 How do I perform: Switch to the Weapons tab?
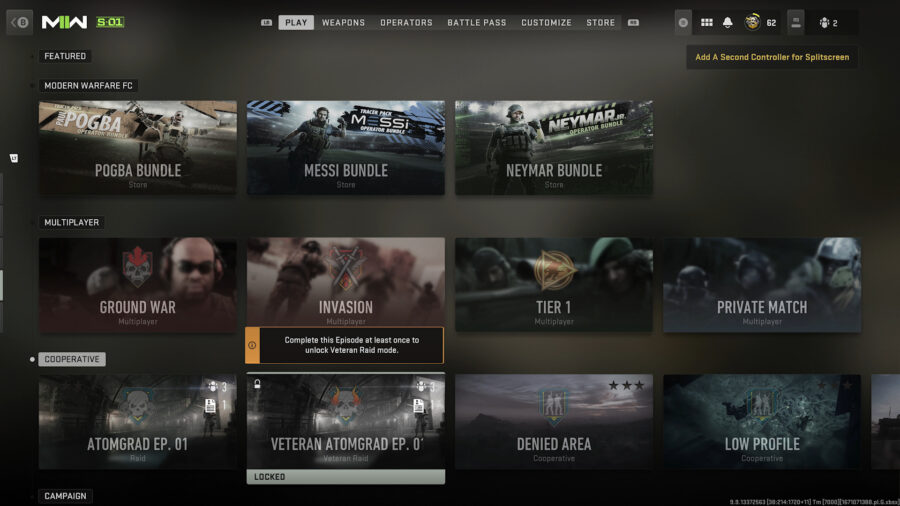343,22
